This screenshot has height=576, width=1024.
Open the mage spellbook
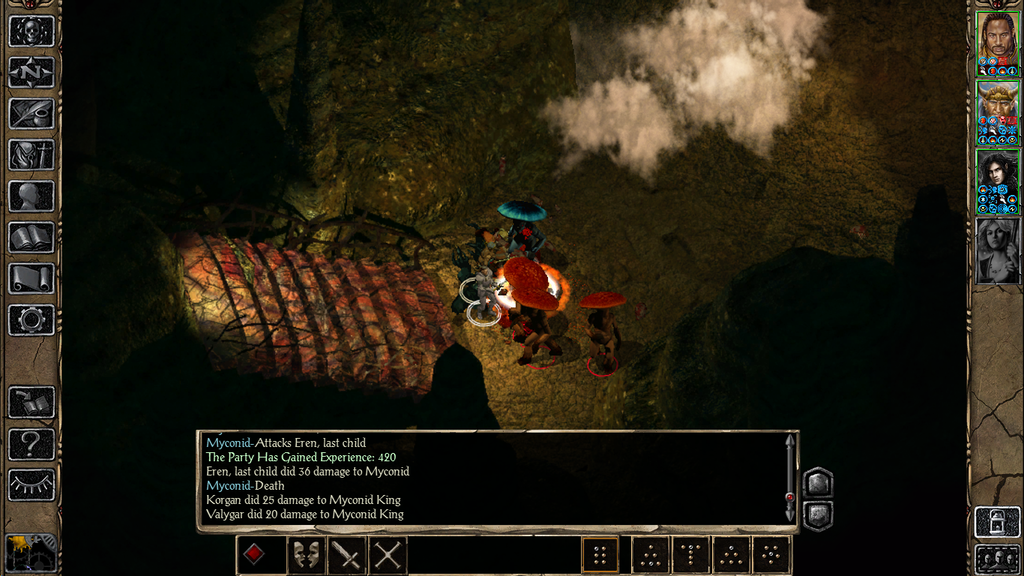31,237
